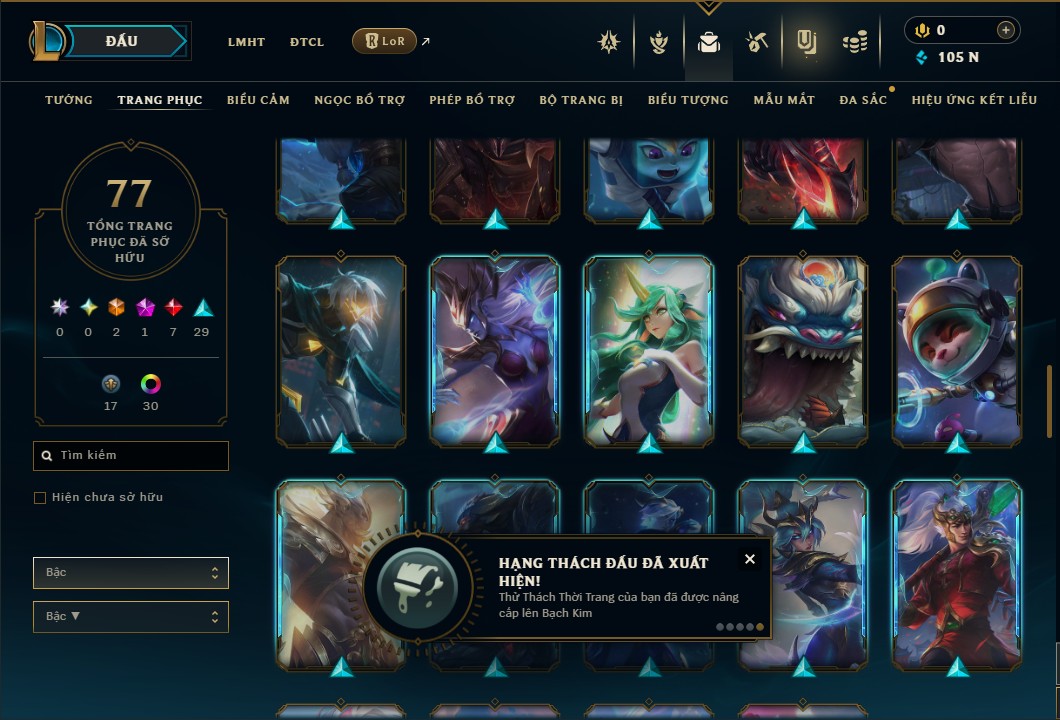Open the LMHT home tab
The width and height of the screenshot is (1060, 720).
(246, 42)
